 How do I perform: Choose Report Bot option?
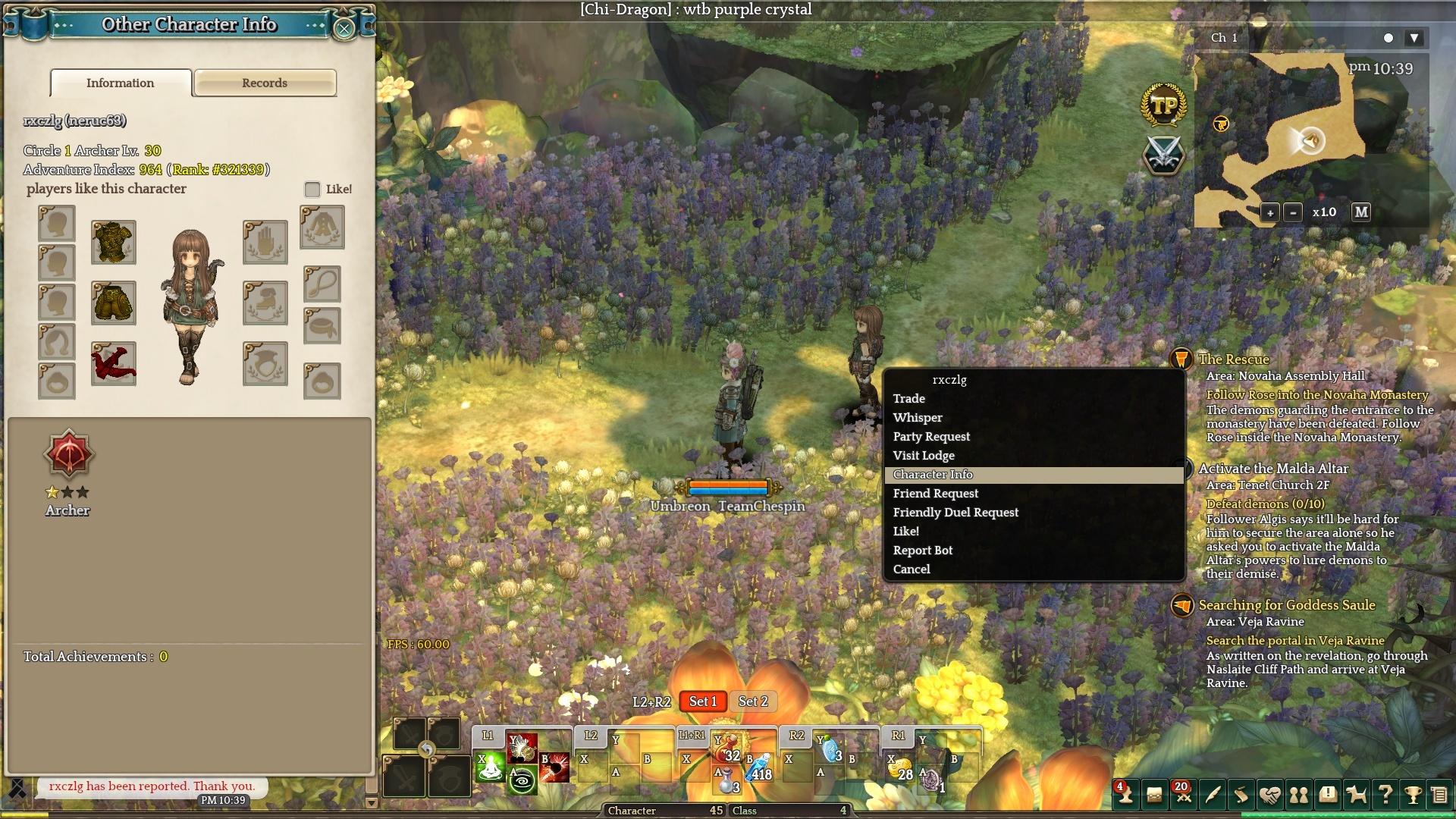tap(923, 551)
